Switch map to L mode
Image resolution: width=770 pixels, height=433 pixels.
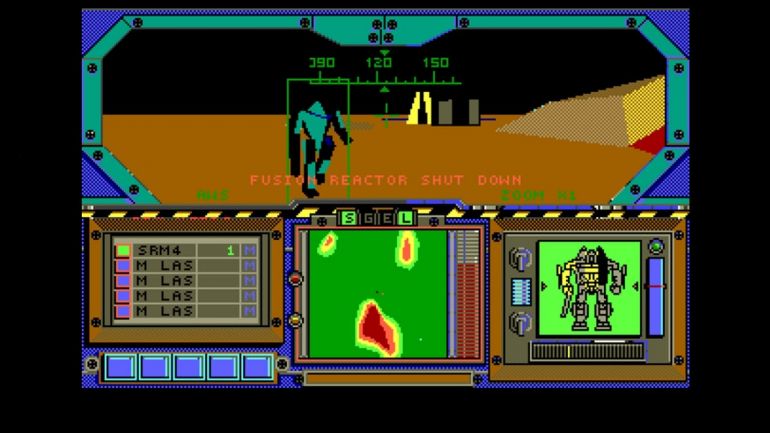(x=405, y=218)
